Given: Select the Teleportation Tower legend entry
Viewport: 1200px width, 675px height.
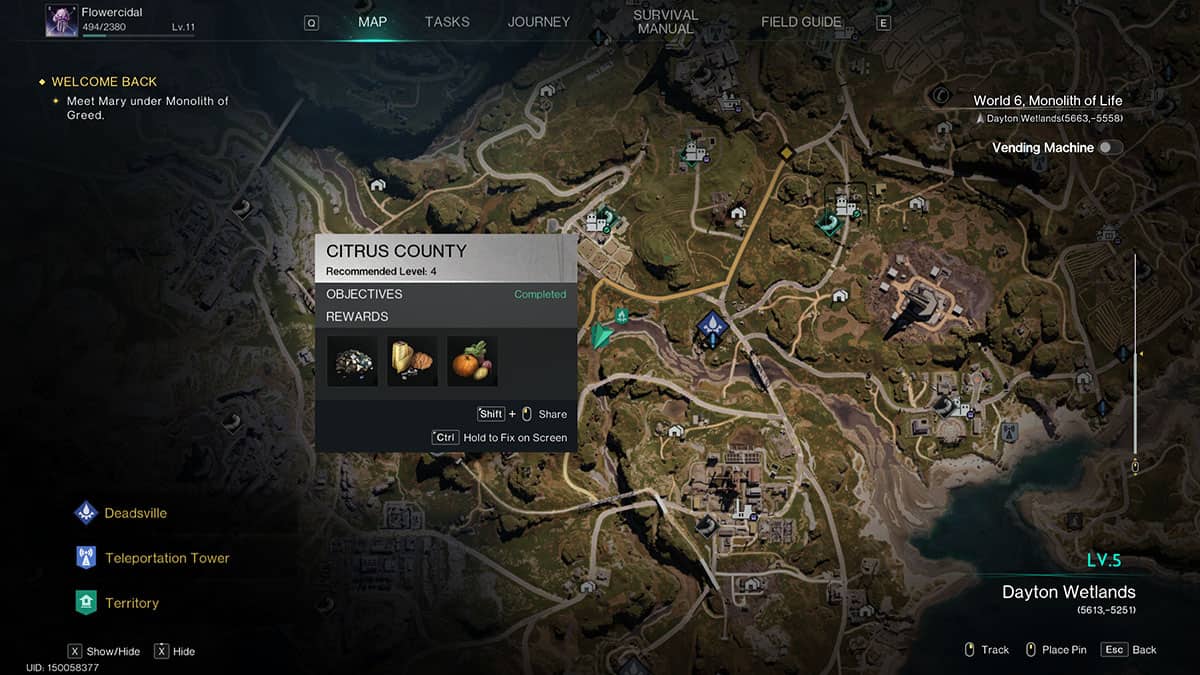Looking at the screenshot, I should [x=166, y=558].
